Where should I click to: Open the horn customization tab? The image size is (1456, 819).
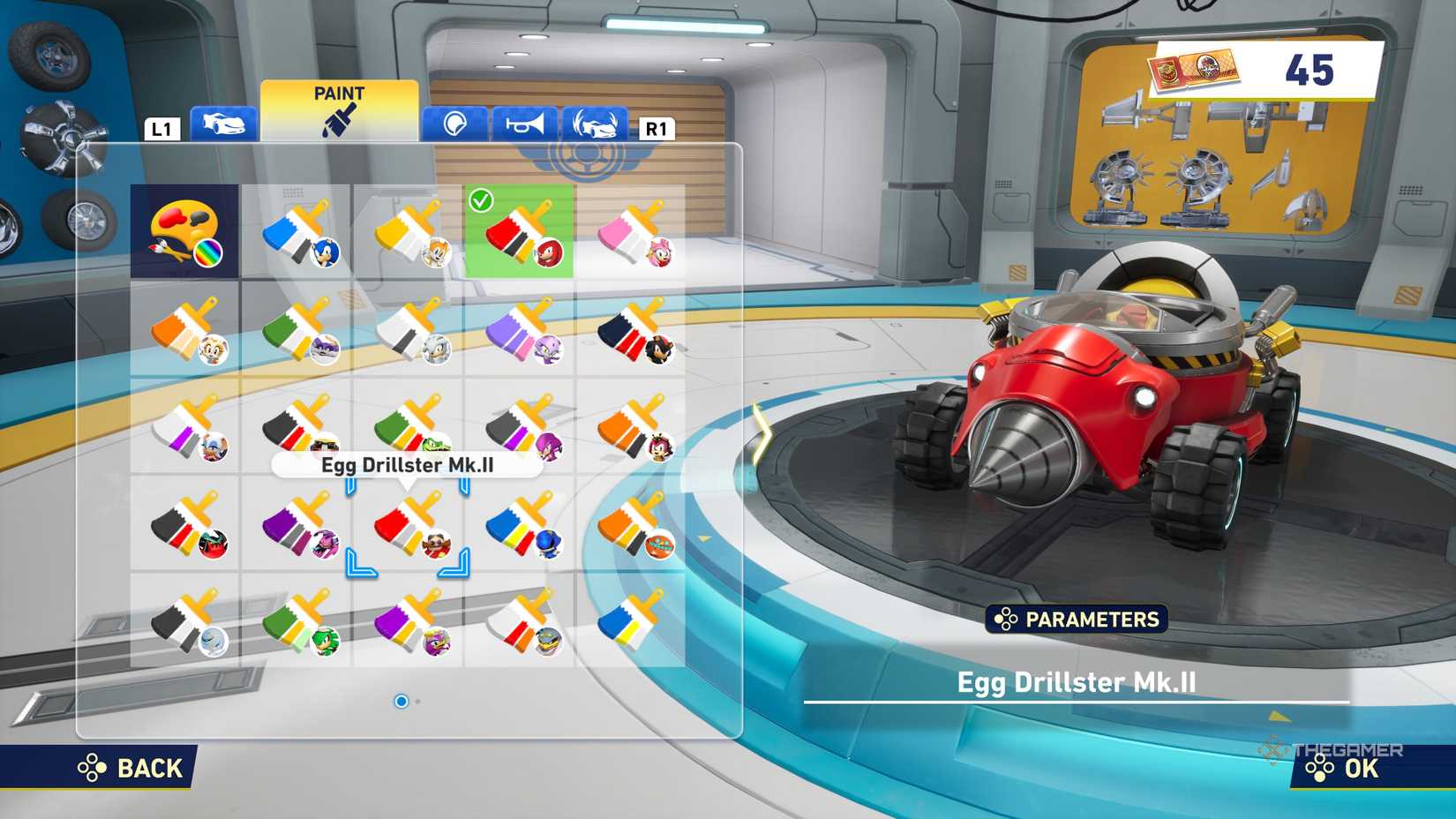coord(524,126)
